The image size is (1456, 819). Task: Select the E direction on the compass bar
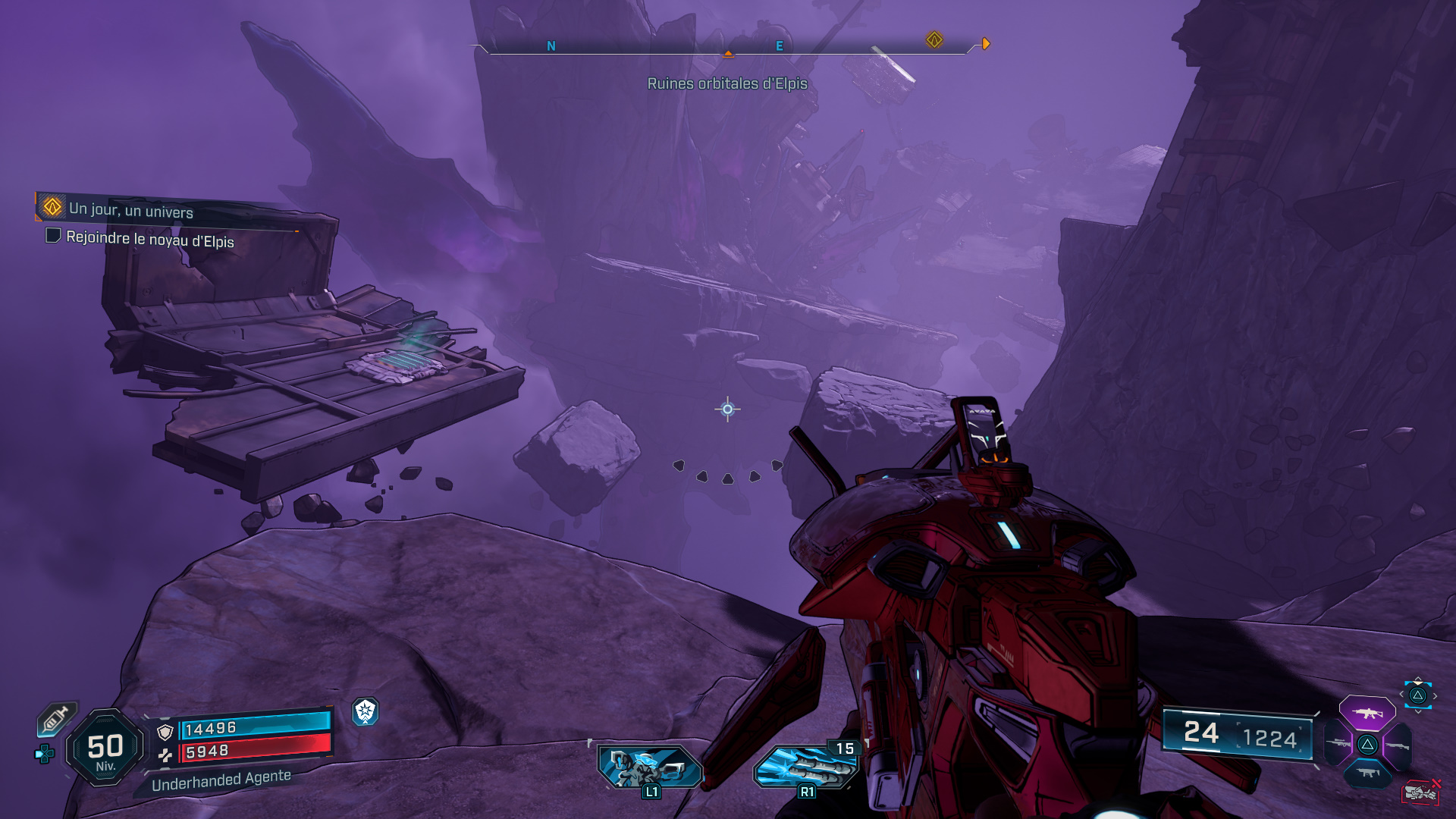pos(778,47)
